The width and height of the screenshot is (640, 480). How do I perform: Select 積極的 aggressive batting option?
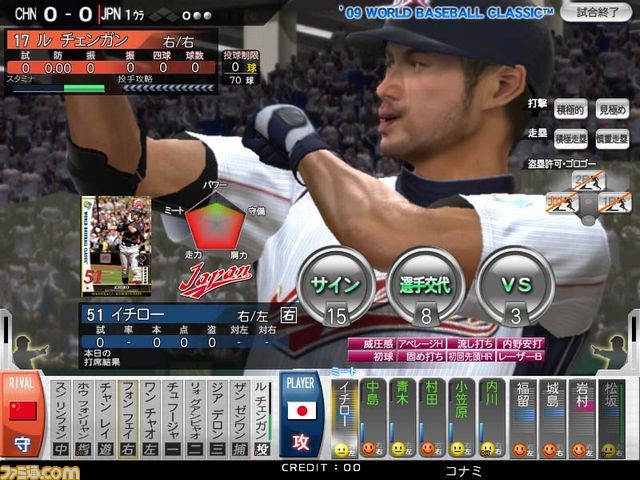point(570,109)
